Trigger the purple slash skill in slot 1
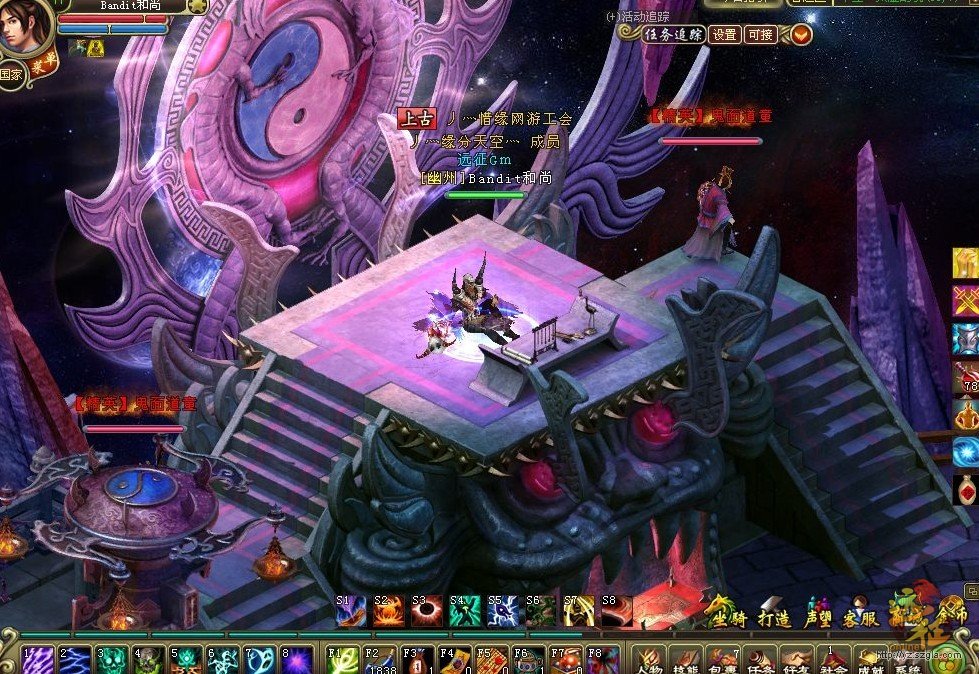The width and height of the screenshot is (979, 674). click(x=38, y=660)
